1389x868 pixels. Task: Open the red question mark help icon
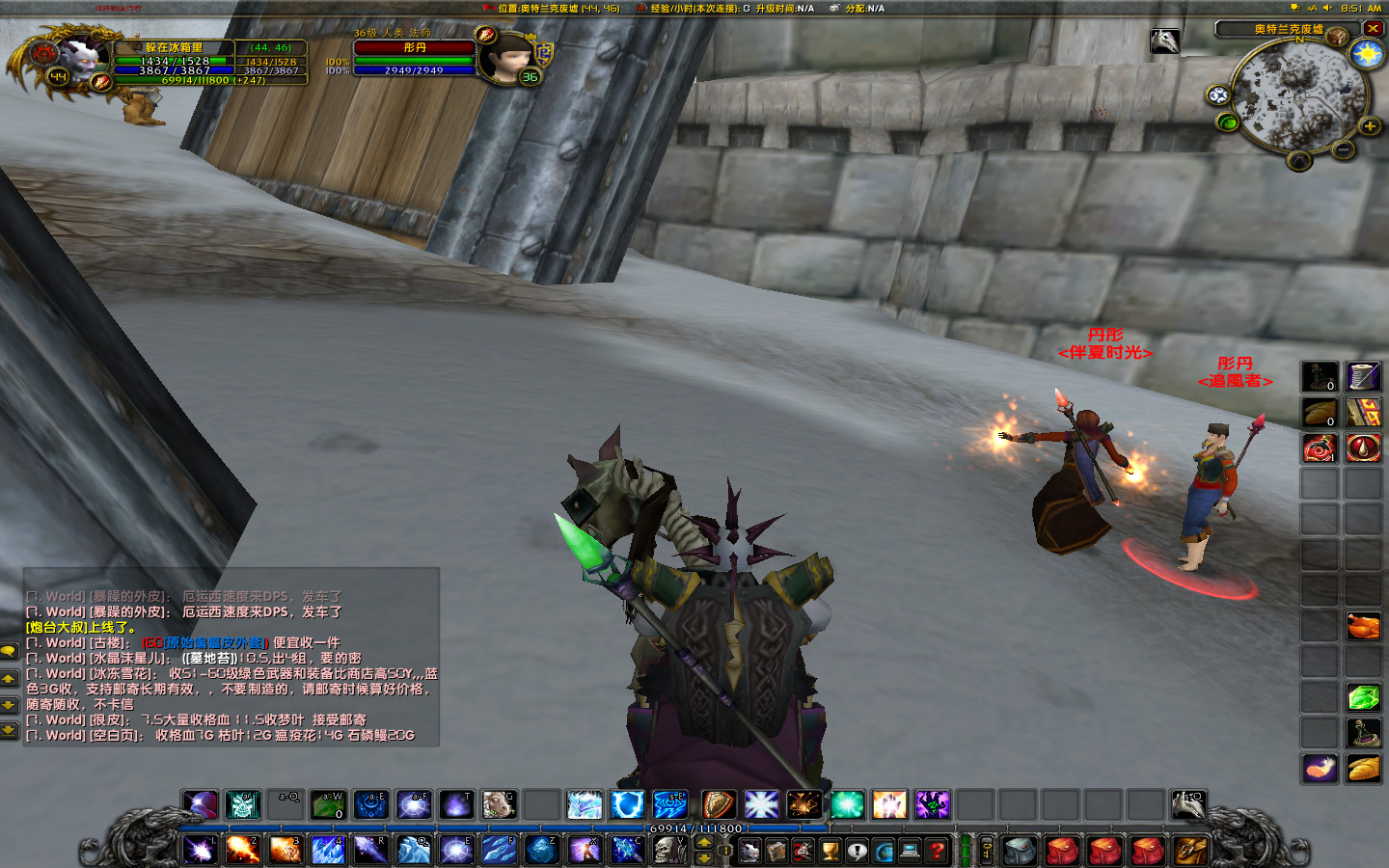[x=937, y=851]
